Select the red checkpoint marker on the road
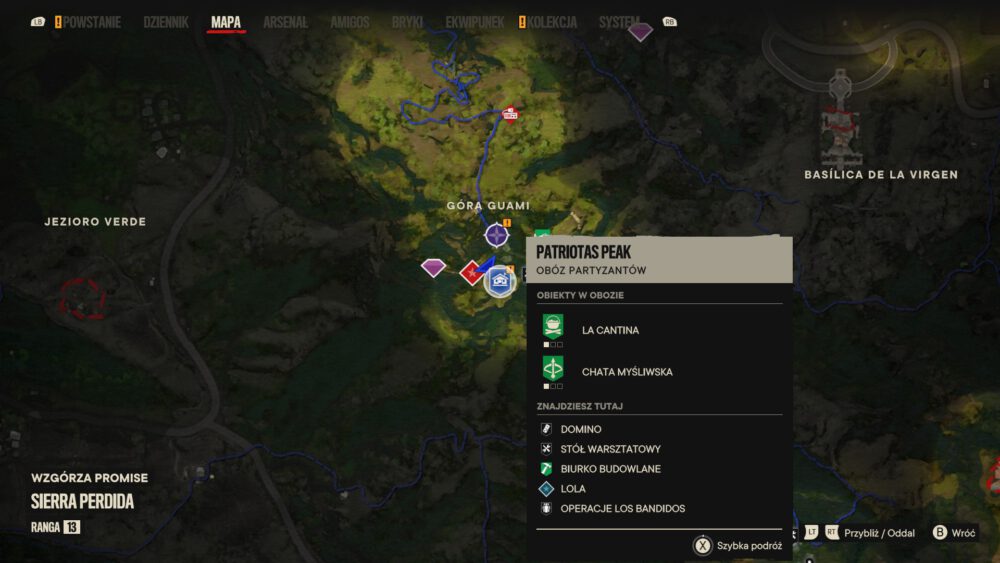 tap(510, 113)
